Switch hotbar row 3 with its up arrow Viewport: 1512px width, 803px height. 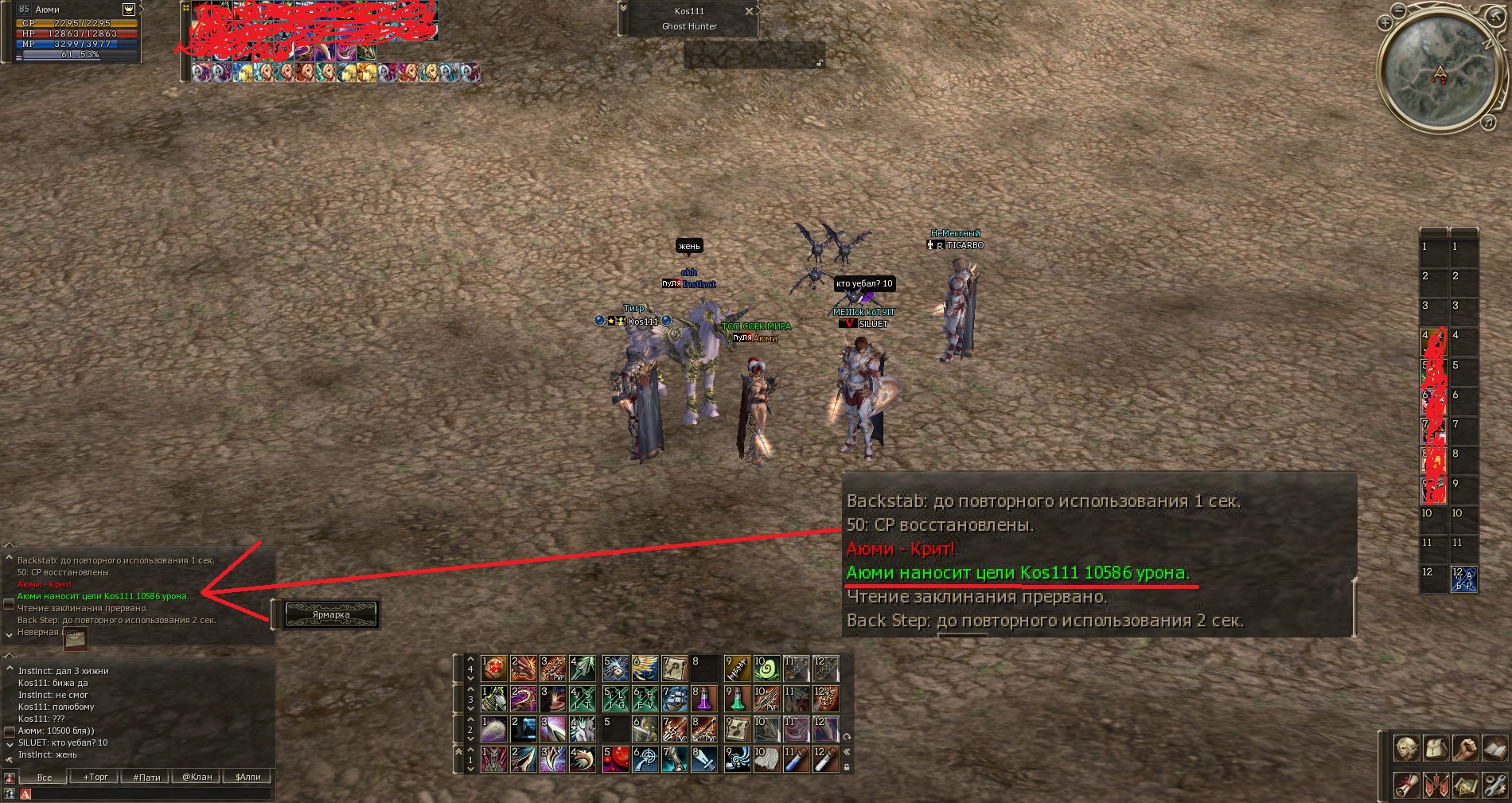pos(470,690)
